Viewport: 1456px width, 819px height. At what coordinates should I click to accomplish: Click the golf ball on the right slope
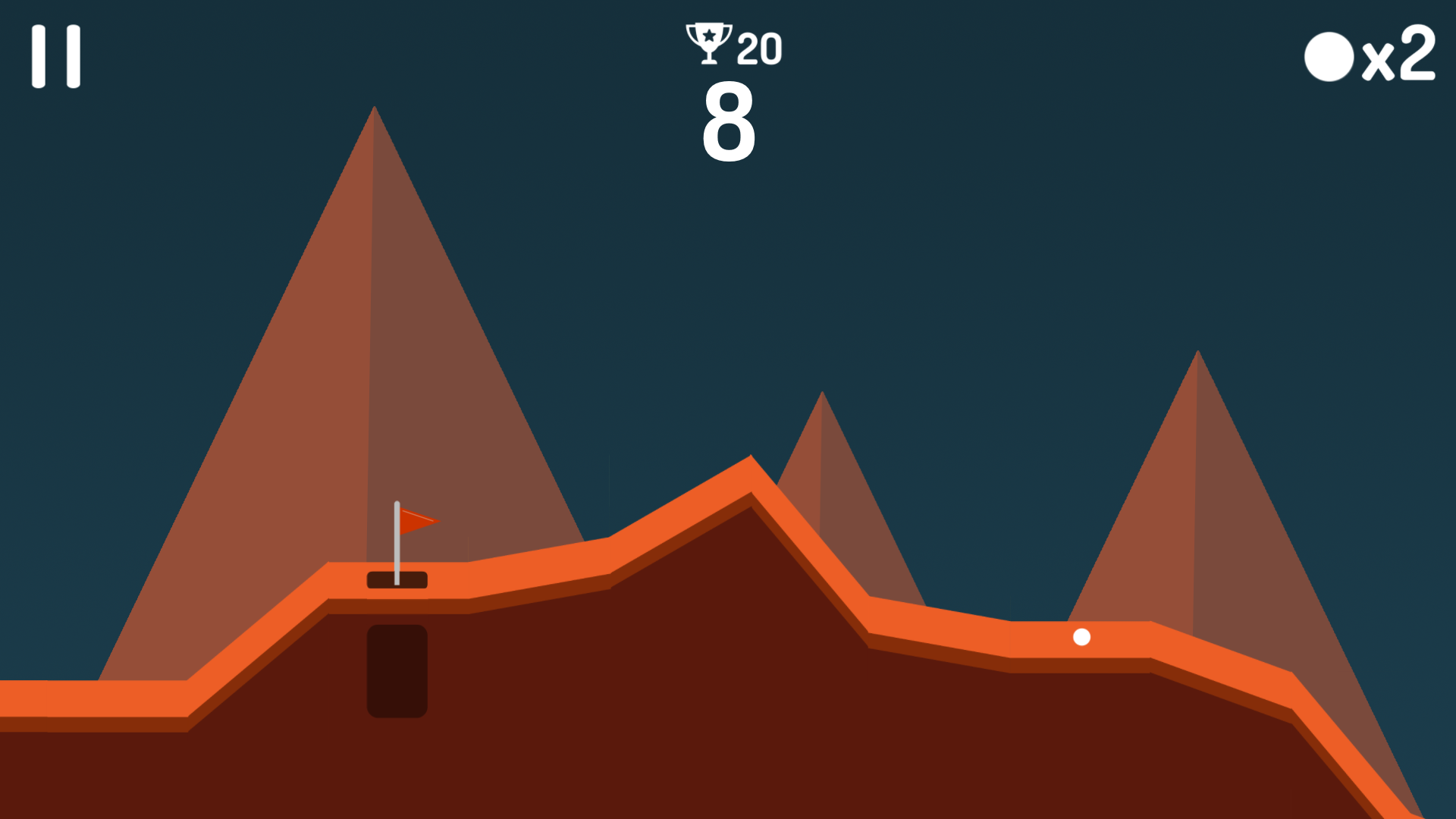[1081, 638]
